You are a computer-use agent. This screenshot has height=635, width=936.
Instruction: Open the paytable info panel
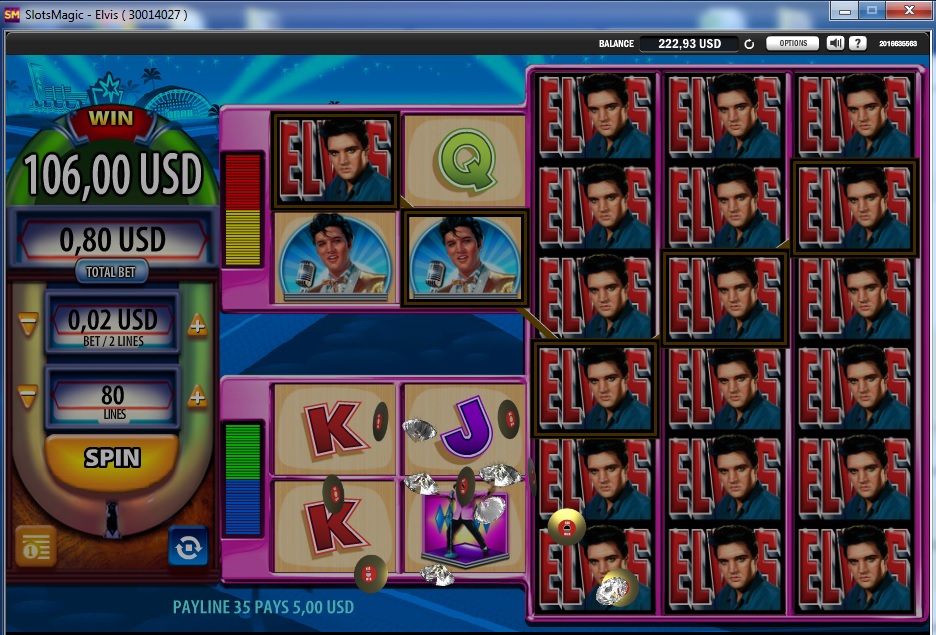(x=35, y=546)
